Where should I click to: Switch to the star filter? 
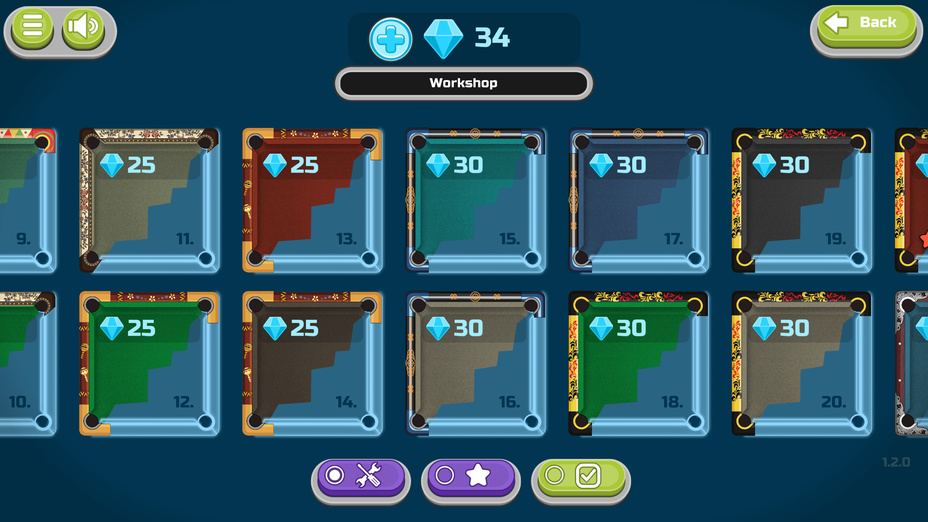click(x=470, y=477)
